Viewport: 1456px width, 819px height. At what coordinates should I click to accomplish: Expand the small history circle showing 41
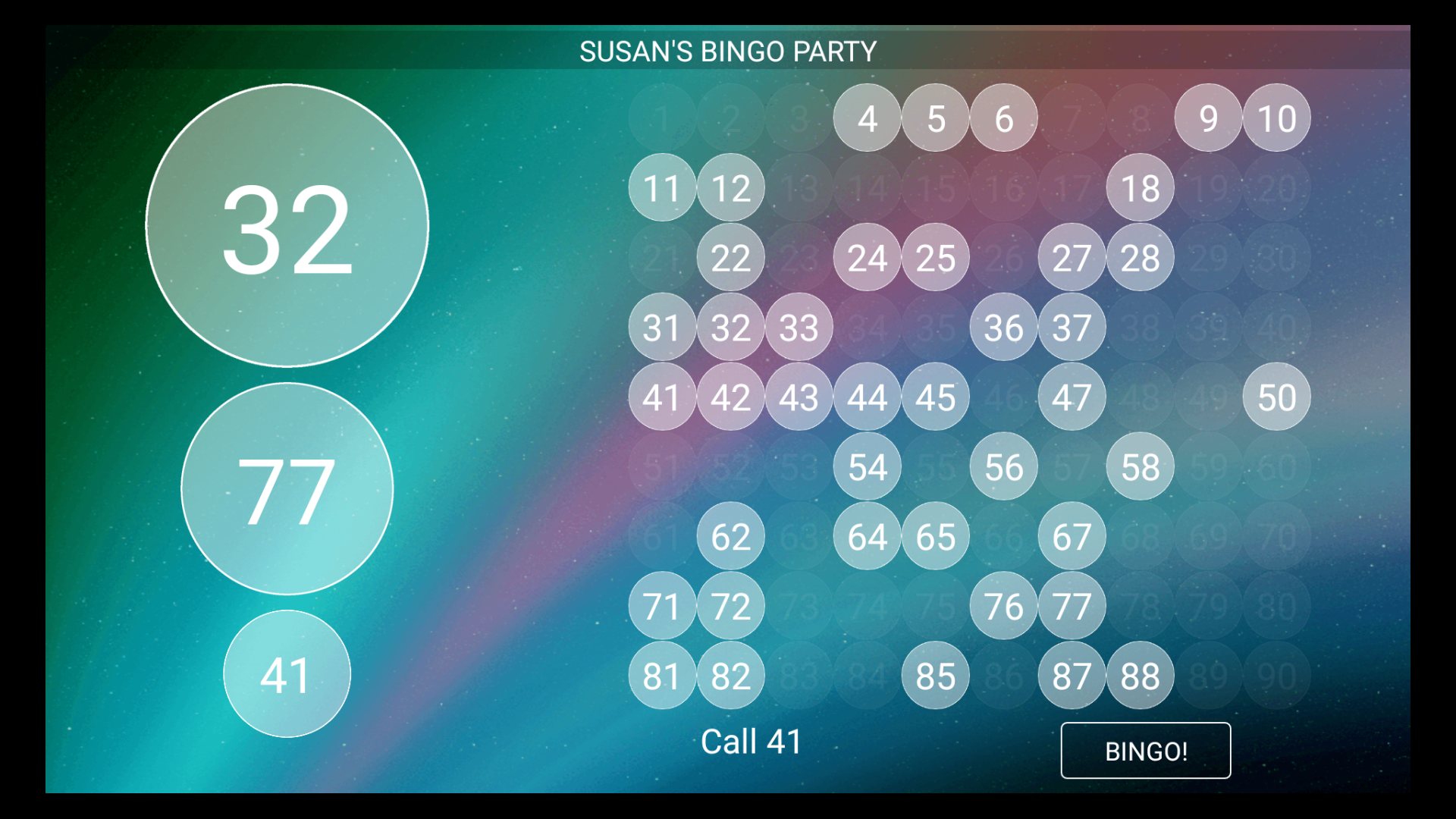[287, 674]
